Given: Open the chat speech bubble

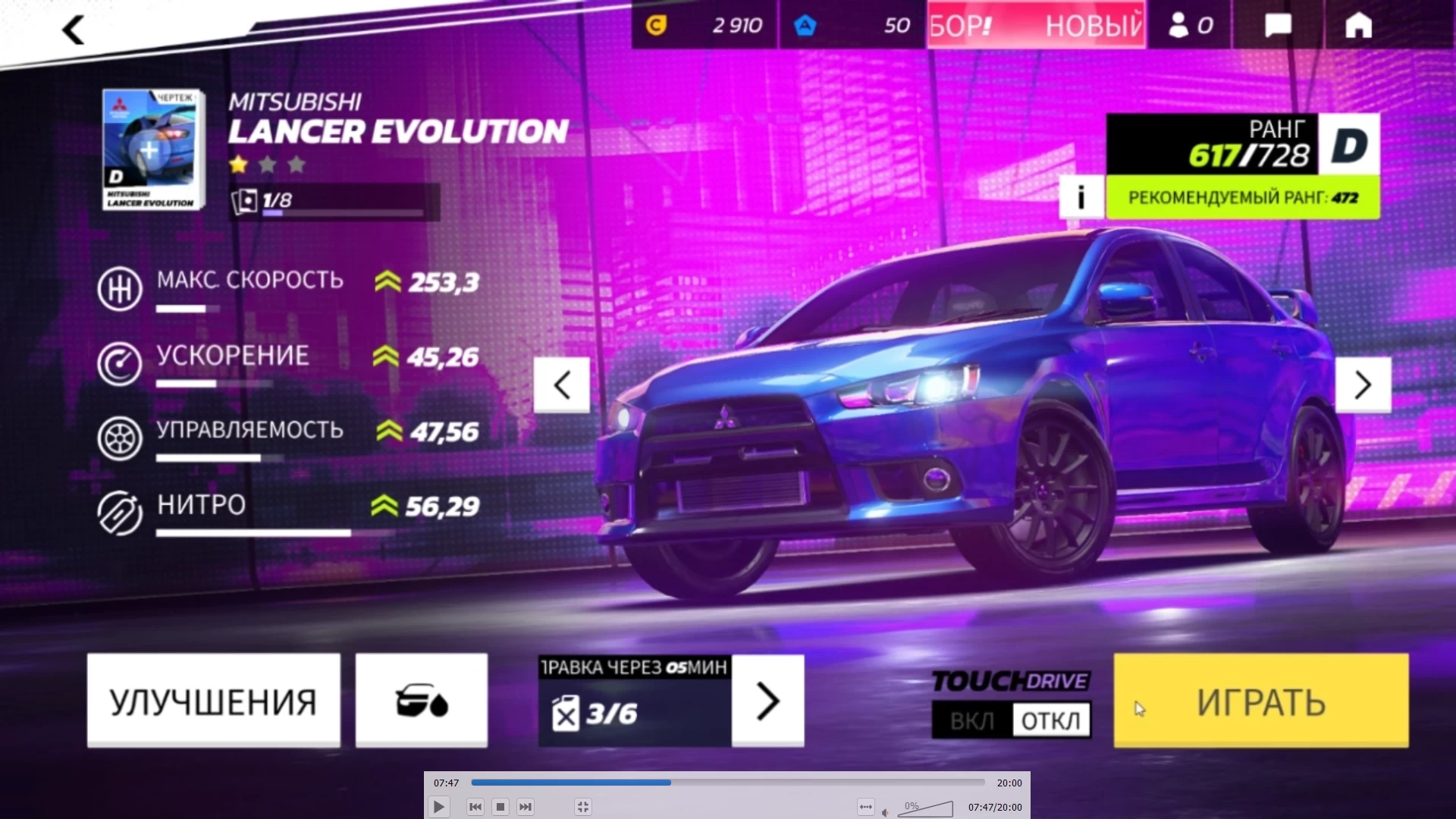Looking at the screenshot, I should point(1278,25).
